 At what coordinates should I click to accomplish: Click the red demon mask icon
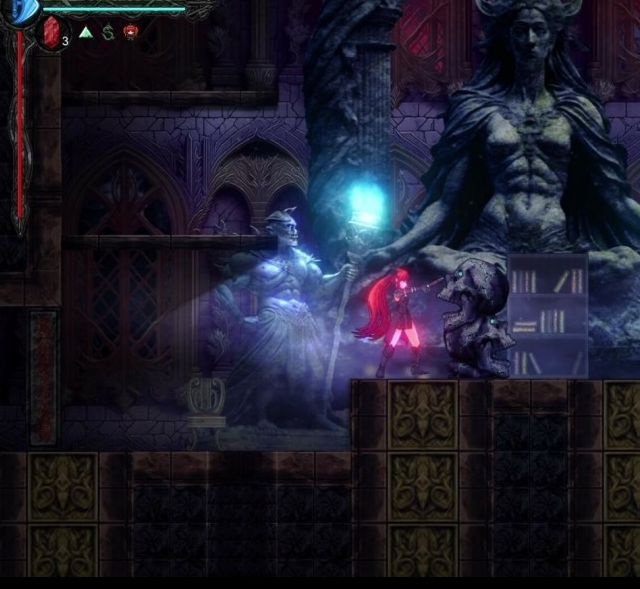[130, 32]
